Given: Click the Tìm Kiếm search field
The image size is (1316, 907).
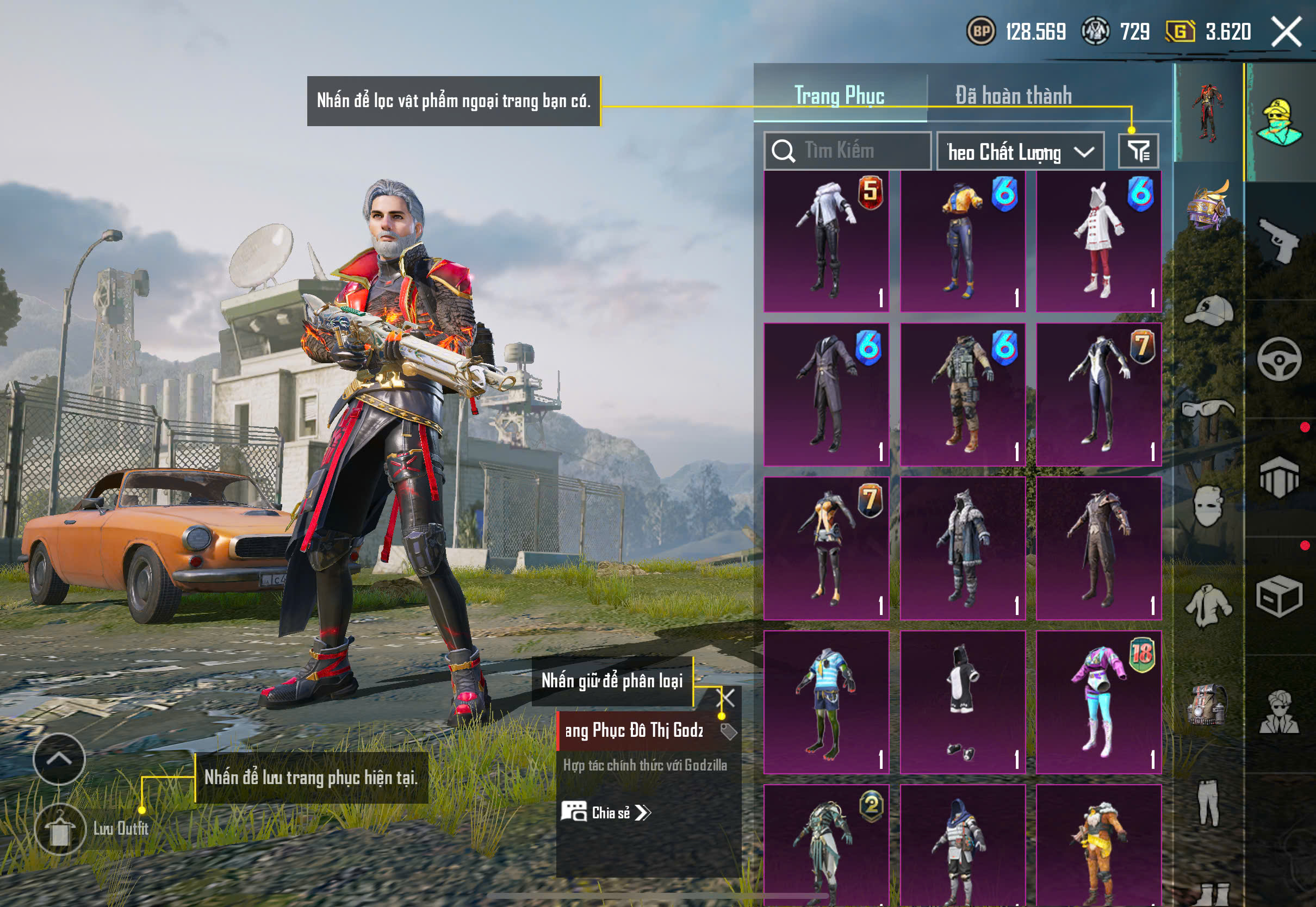Looking at the screenshot, I should (x=848, y=151).
